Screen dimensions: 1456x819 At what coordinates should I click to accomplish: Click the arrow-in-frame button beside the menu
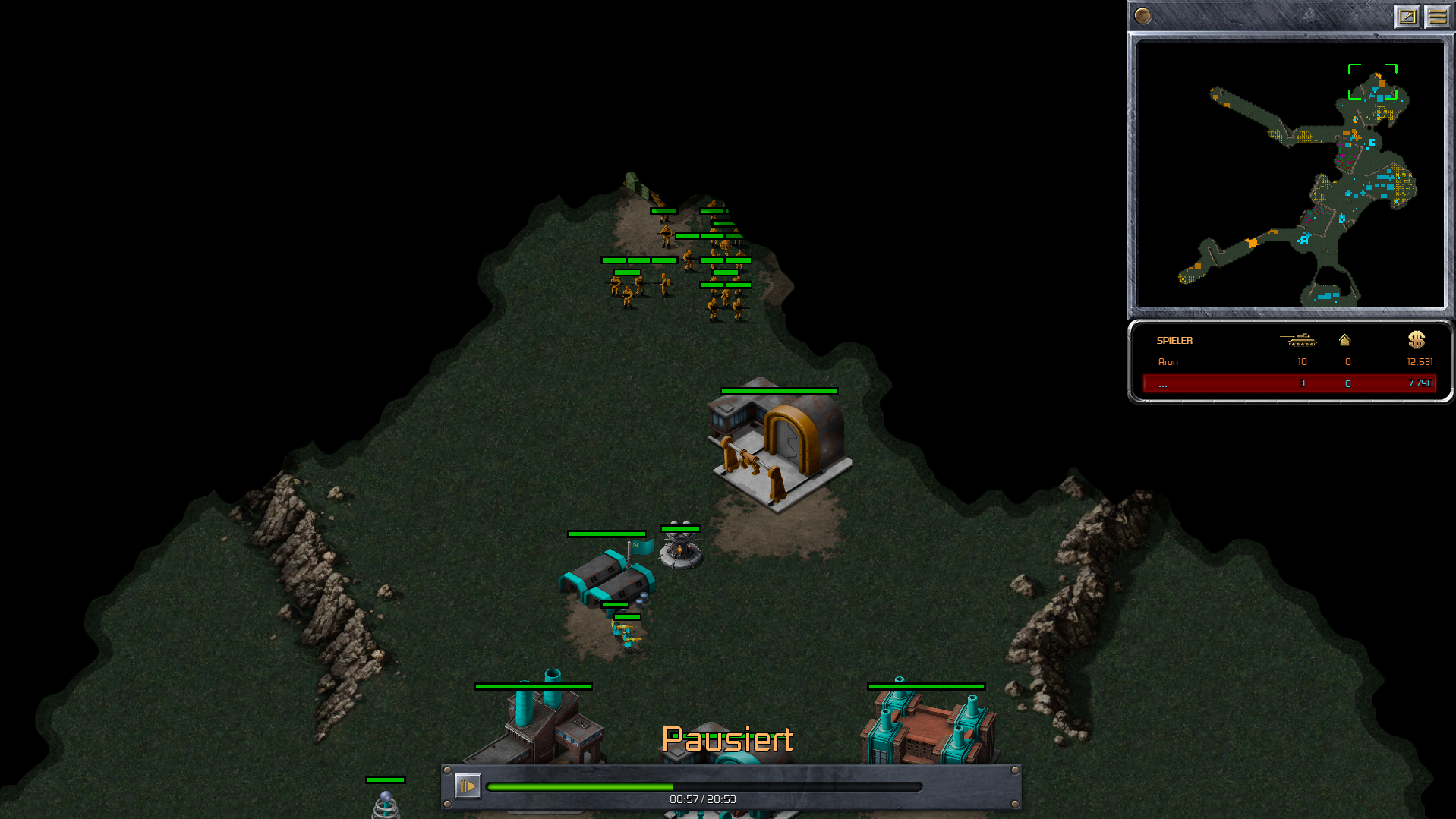pos(1407,16)
